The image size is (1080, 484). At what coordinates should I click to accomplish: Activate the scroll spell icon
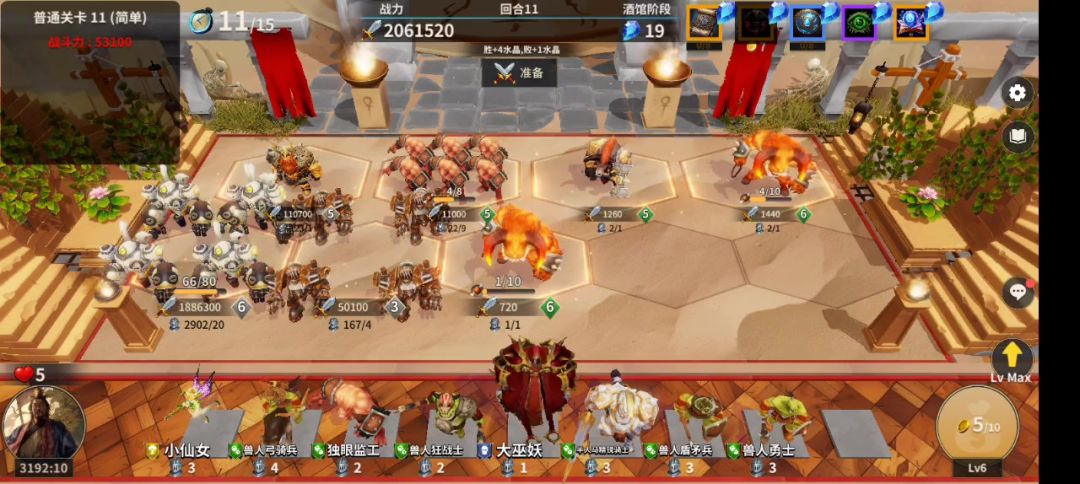tap(704, 22)
